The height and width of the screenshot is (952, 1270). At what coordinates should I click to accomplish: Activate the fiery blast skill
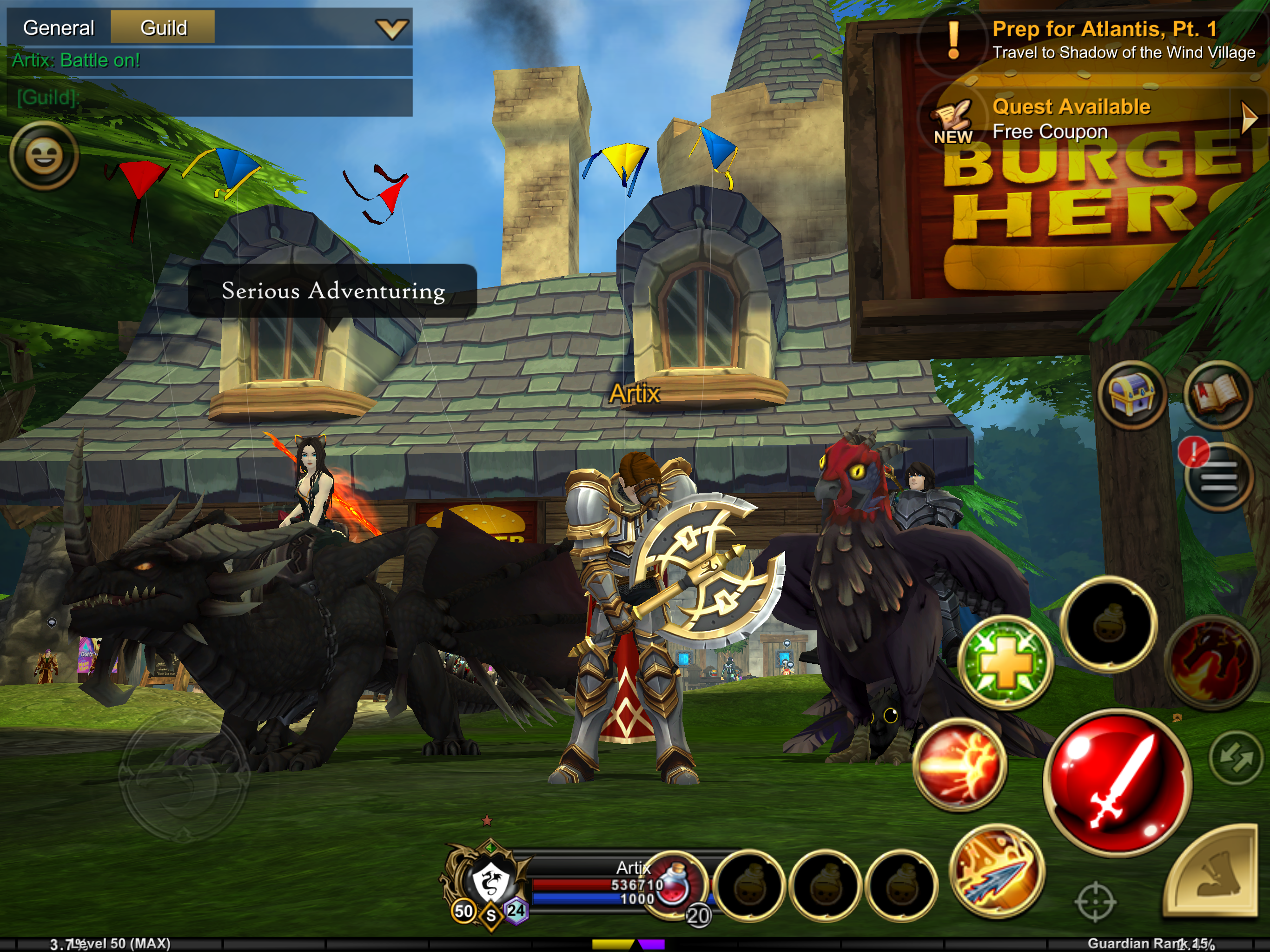pyautogui.click(x=959, y=765)
